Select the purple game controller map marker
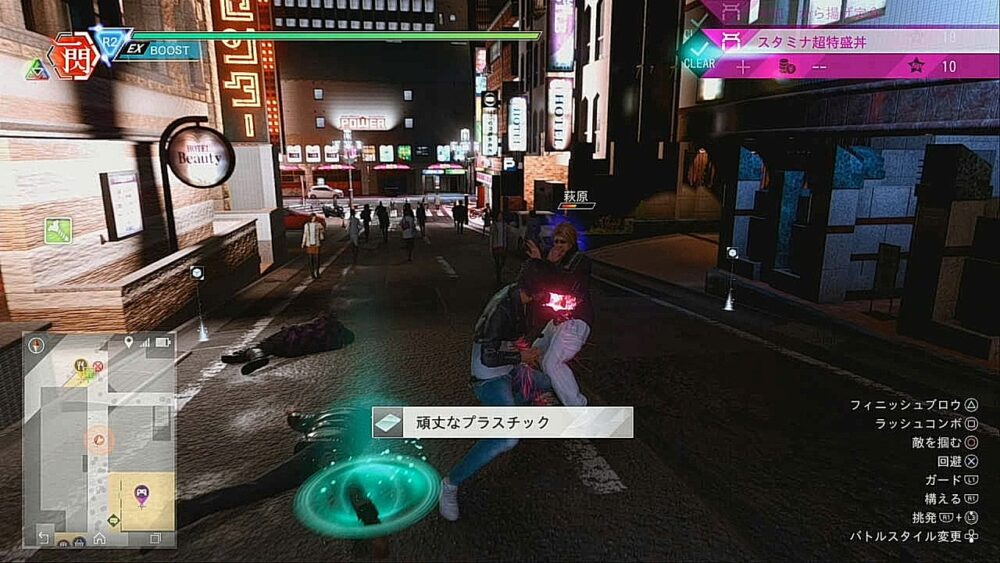The width and height of the screenshot is (1000, 563). (141, 492)
